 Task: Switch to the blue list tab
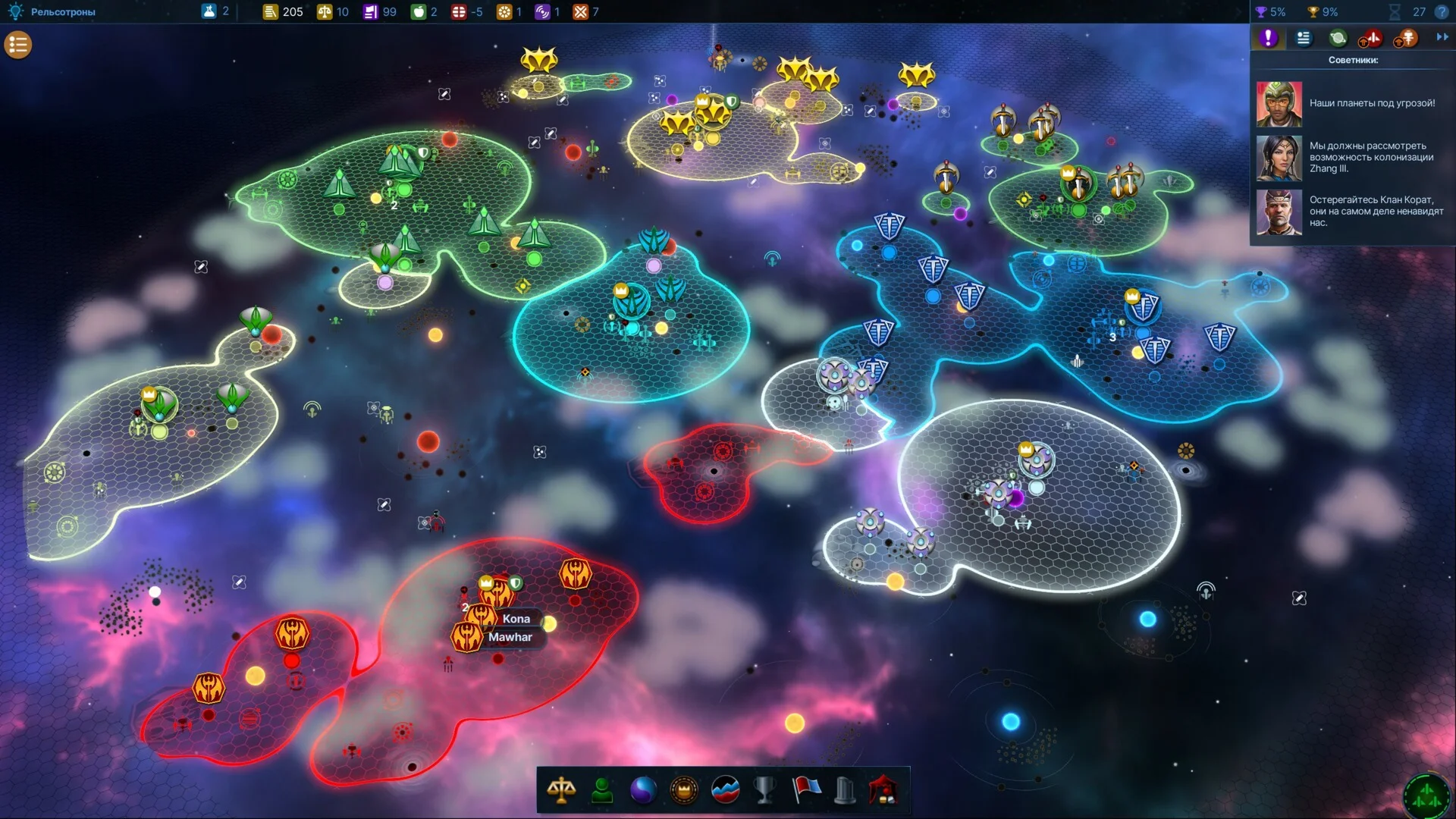pos(1304,38)
